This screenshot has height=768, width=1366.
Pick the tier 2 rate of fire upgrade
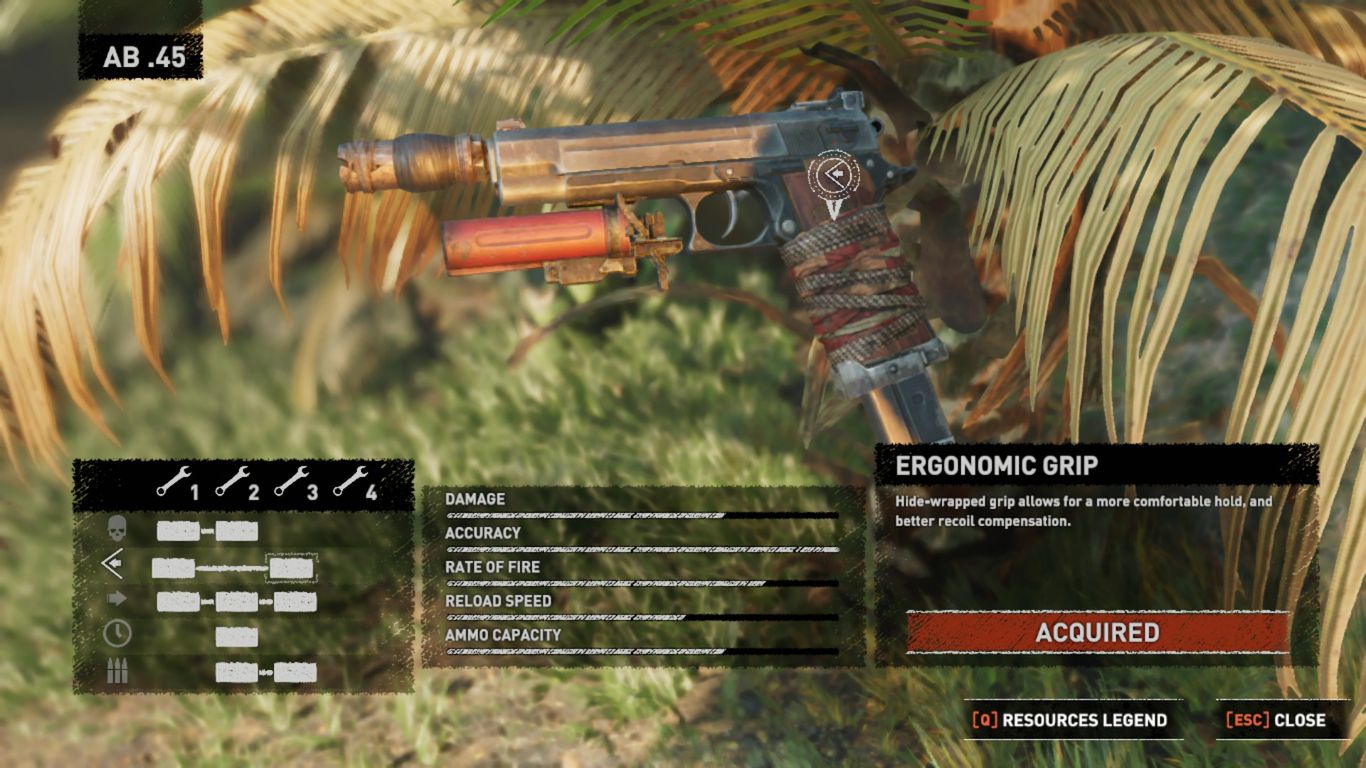pyautogui.click(x=237, y=602)
